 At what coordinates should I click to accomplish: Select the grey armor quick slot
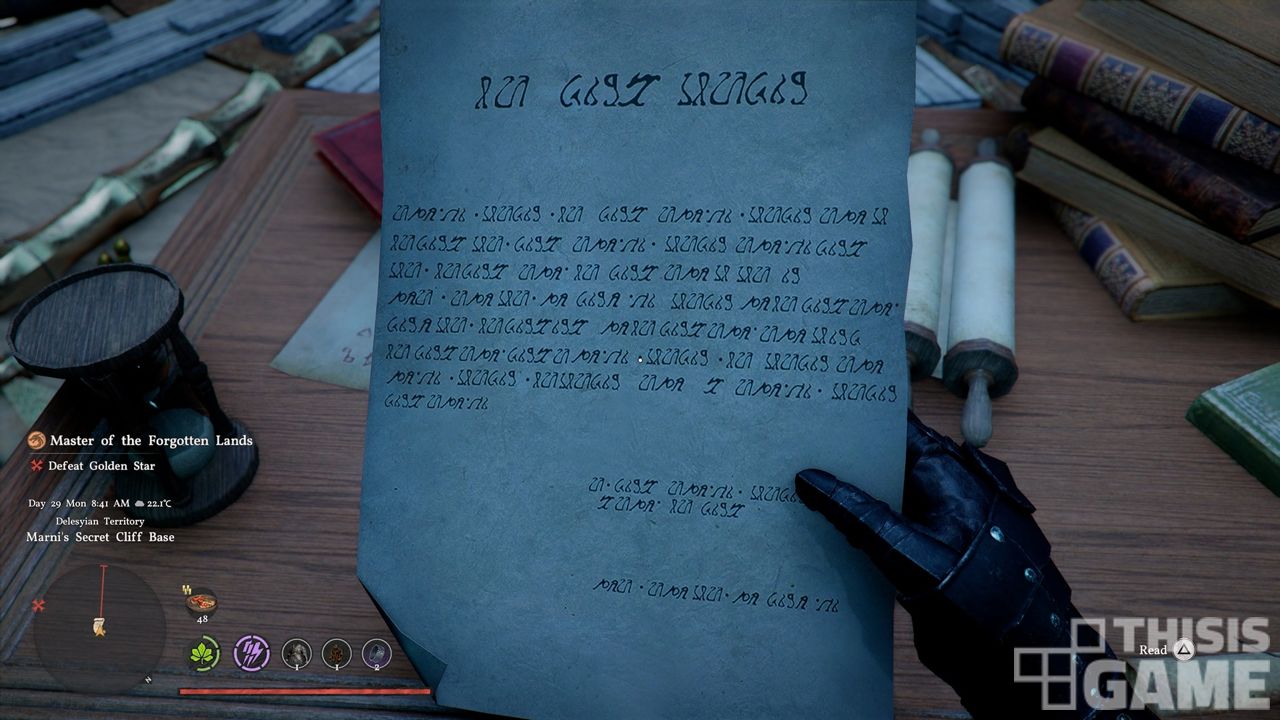click(296, 654)
